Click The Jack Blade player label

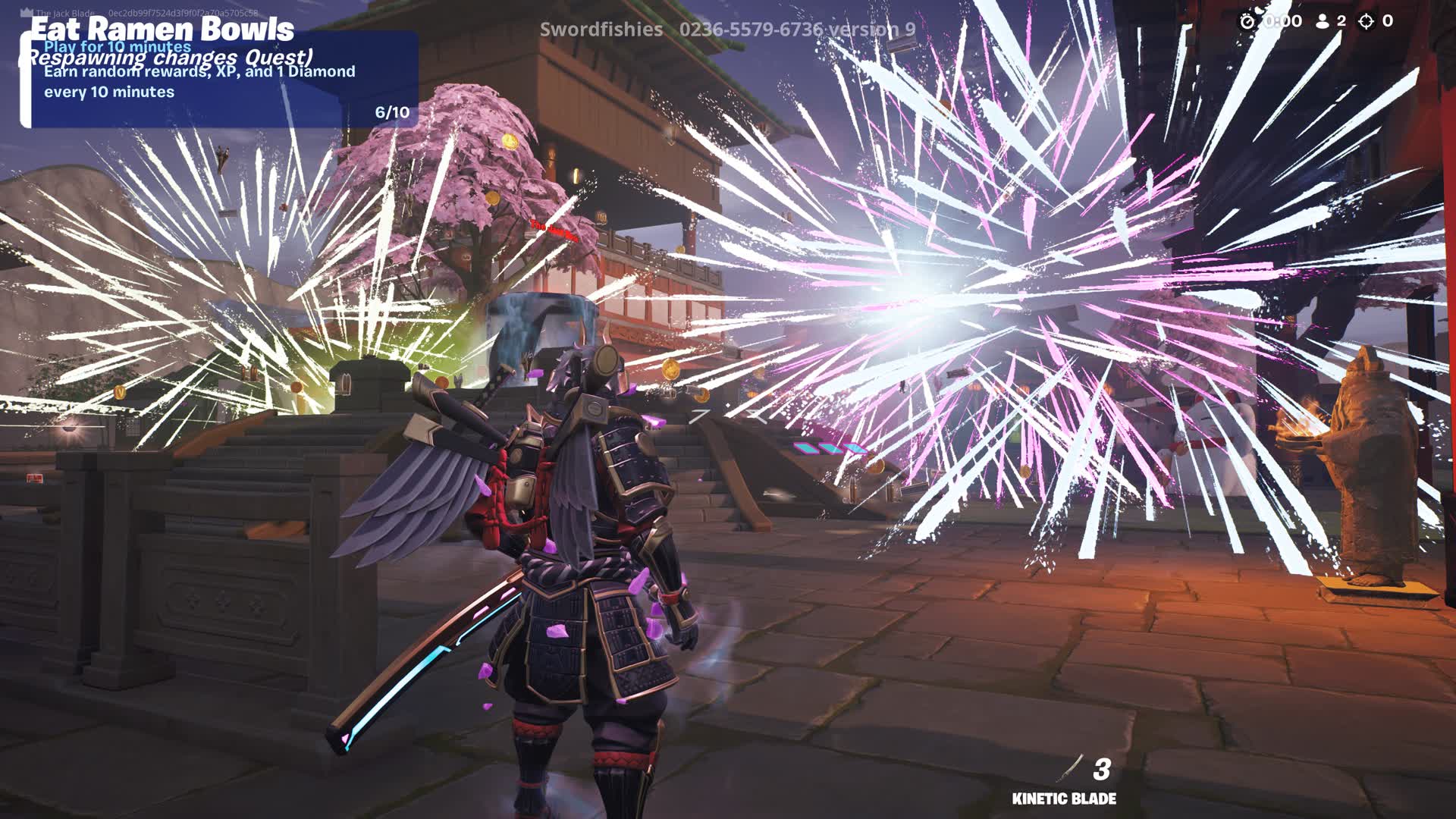(66, 14)
